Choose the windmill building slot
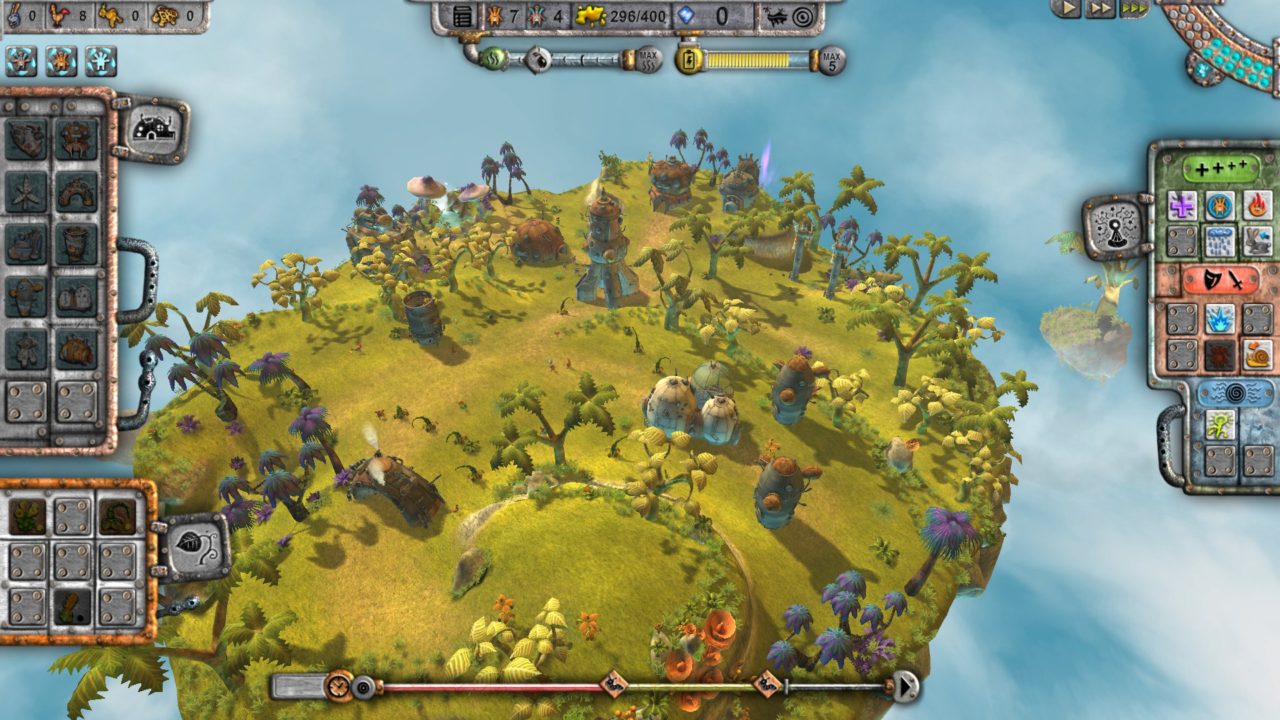This screenshot has width=1280, height=720. pos(25,190)
